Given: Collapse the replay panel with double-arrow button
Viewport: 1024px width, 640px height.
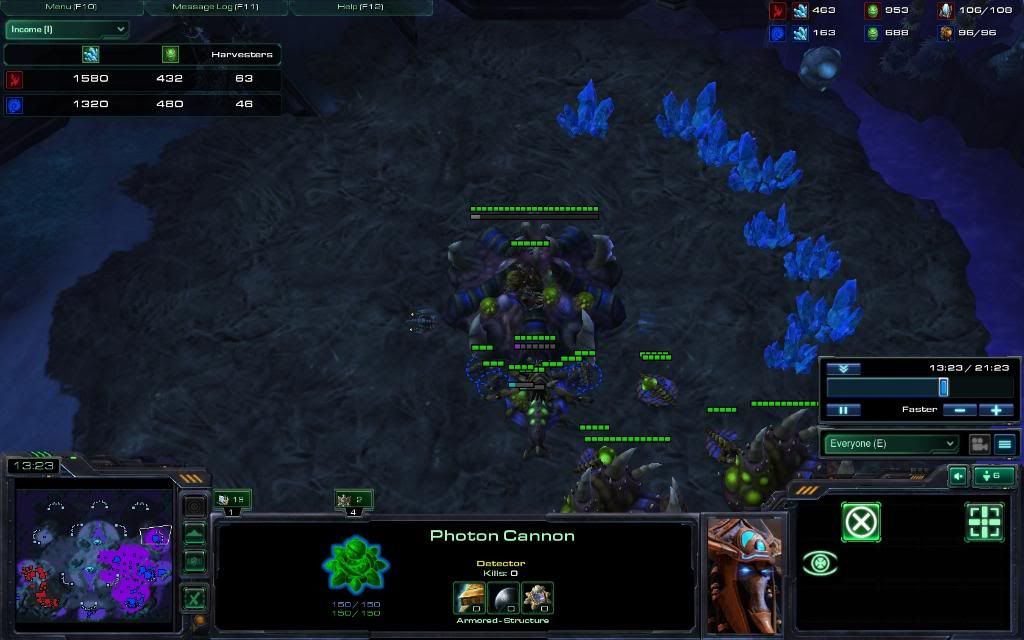Looking at the screenshot, I should pos(843,369).
